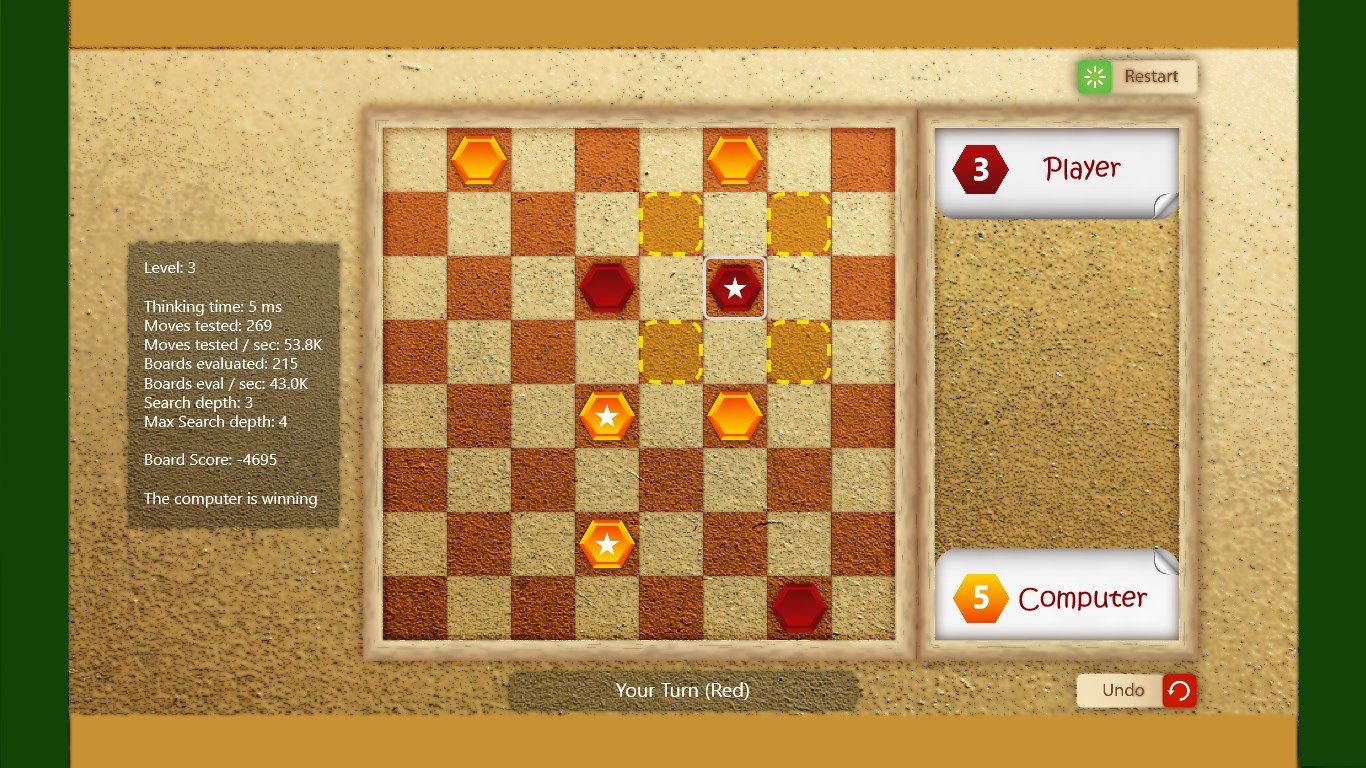The height and width of the screenshot is (768, 1366).
Task: Click the Undo button label
Action: point(1123,690)
